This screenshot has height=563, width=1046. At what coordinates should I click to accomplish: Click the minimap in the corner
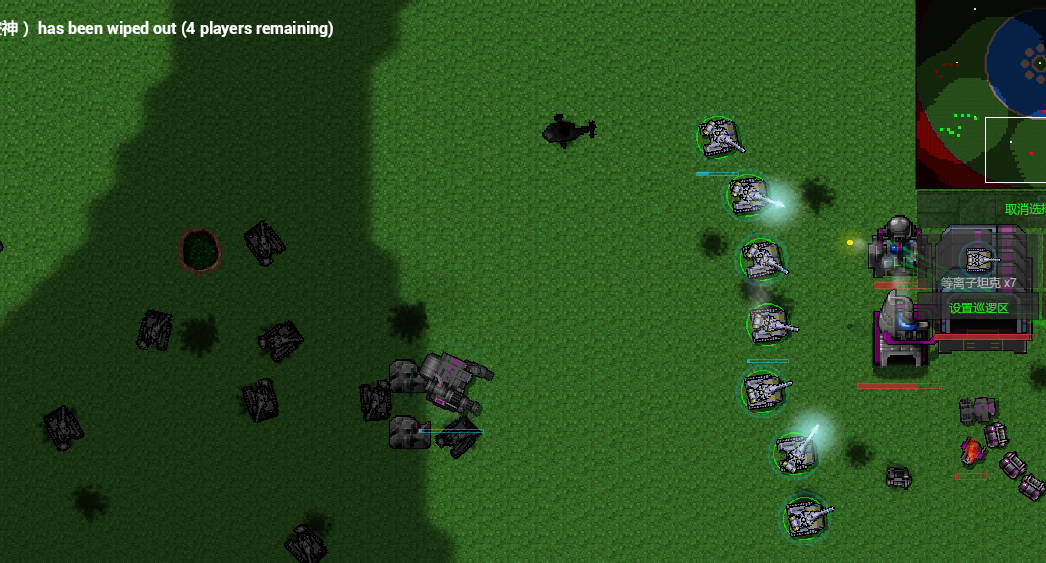pyautogui.click(x=981, y=94)
